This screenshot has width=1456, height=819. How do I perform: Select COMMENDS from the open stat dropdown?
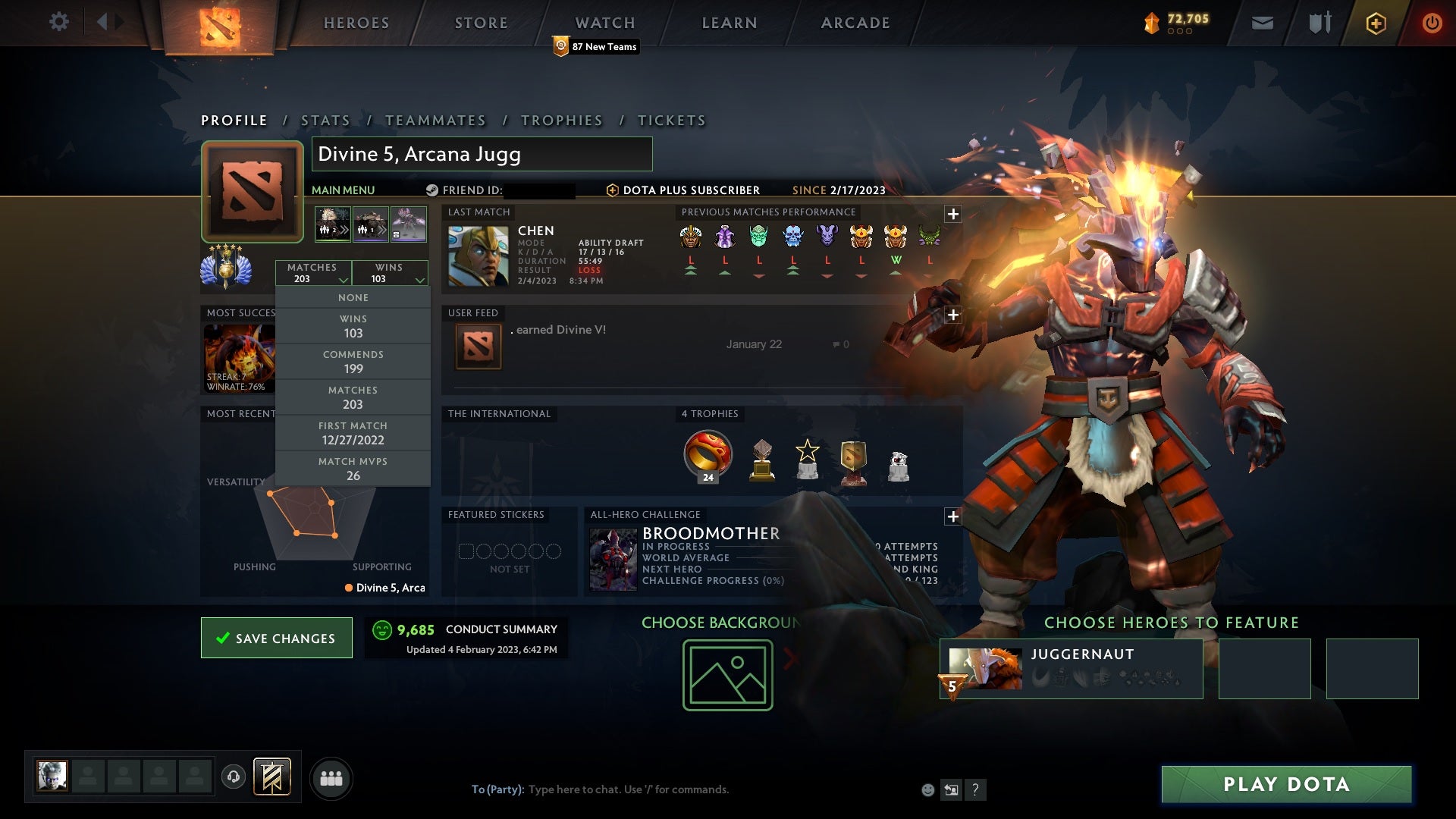[353, 361]
